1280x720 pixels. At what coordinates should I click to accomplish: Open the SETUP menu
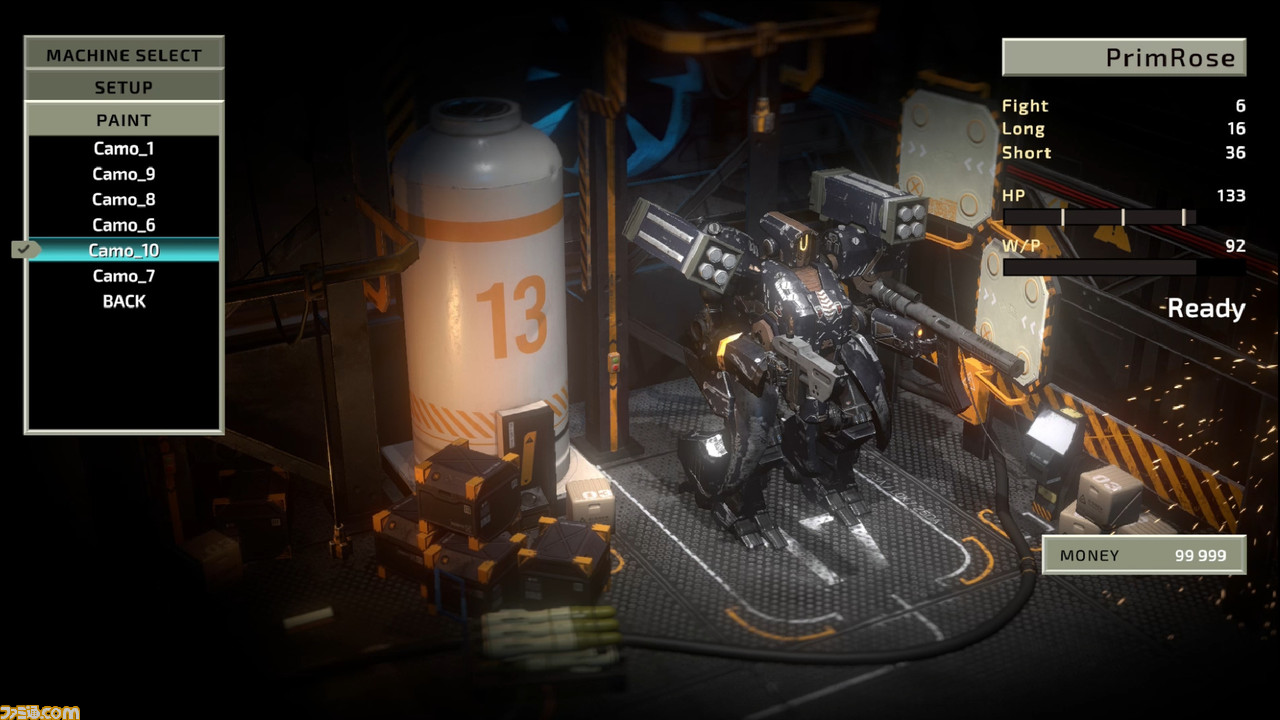pos(123,87)
